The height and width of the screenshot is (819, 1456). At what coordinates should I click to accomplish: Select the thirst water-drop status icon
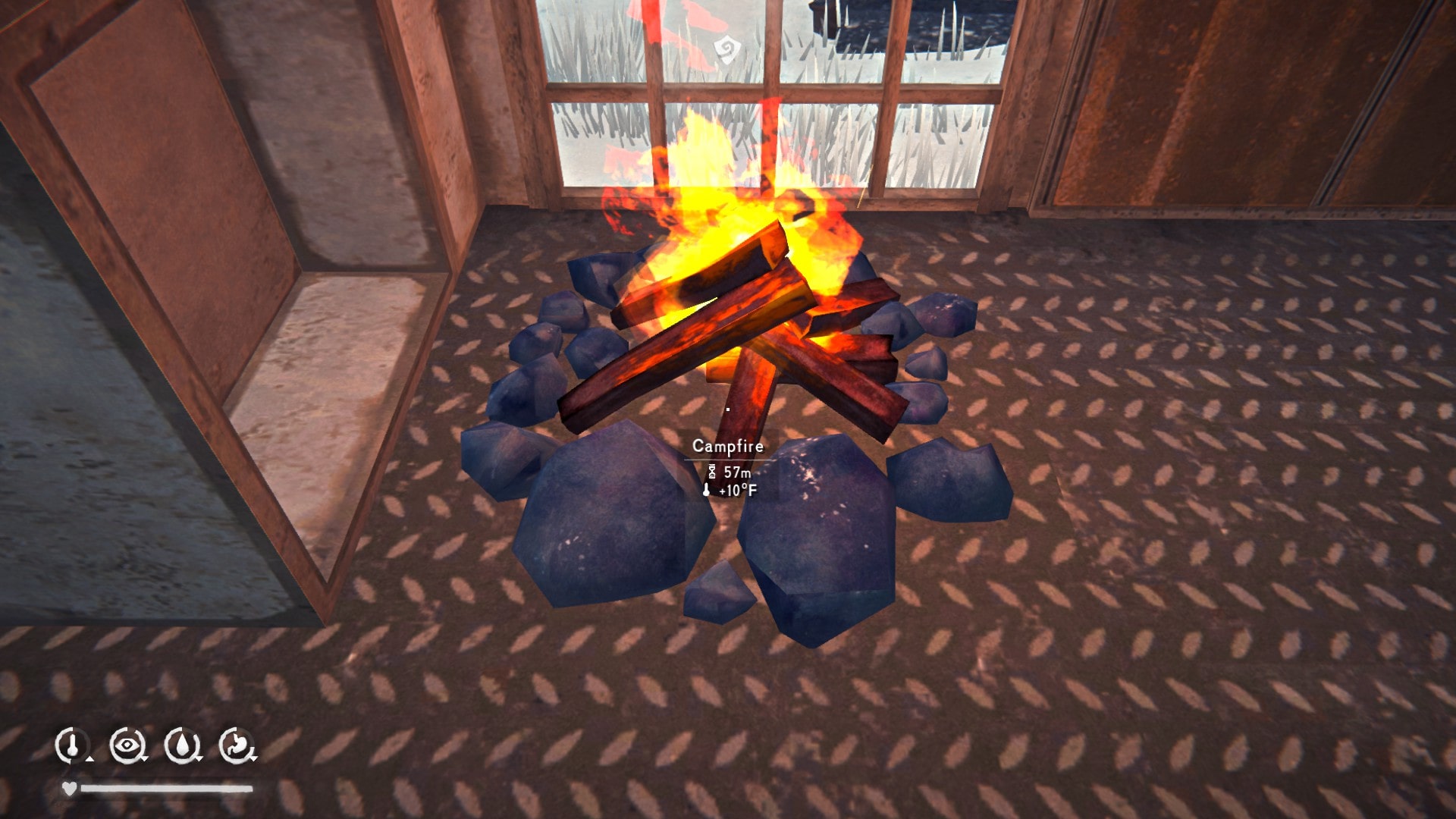pos(182,744)
